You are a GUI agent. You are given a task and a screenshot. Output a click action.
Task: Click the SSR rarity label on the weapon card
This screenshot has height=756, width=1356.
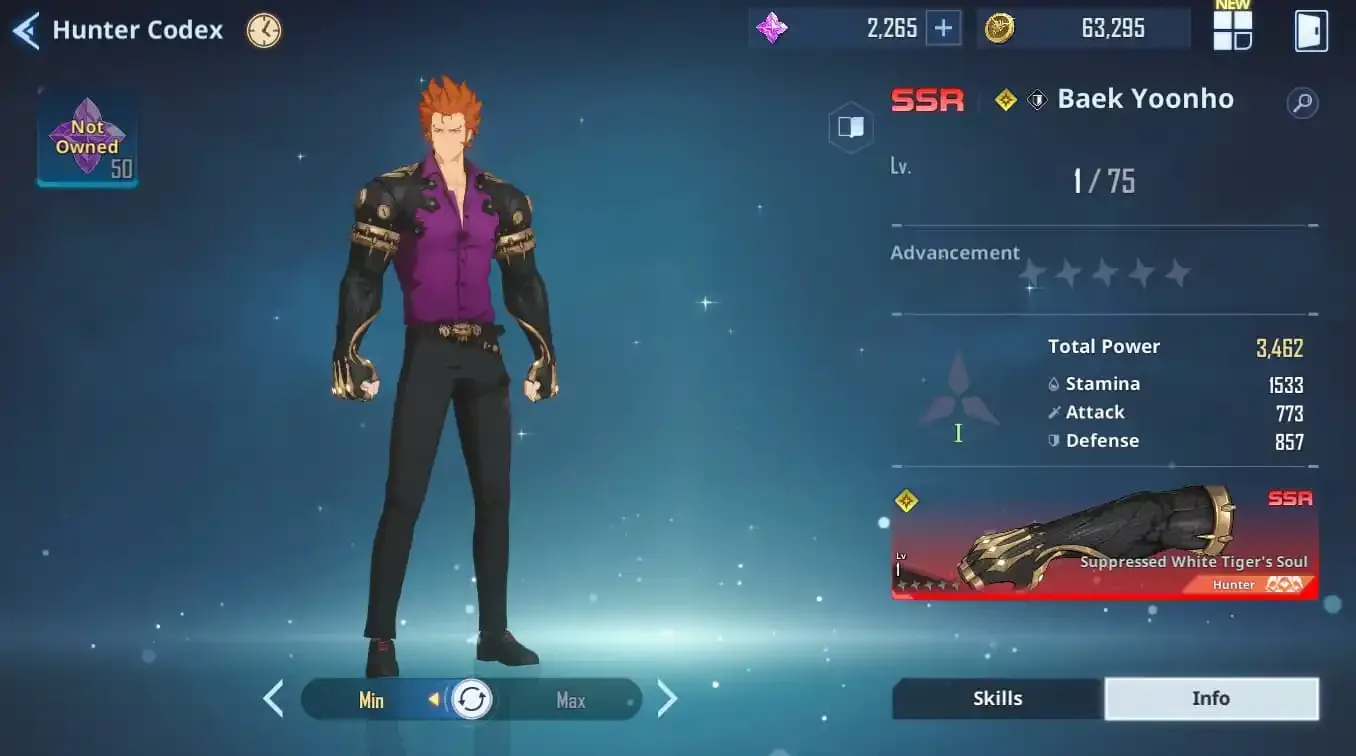click(x=1291, y=498)
